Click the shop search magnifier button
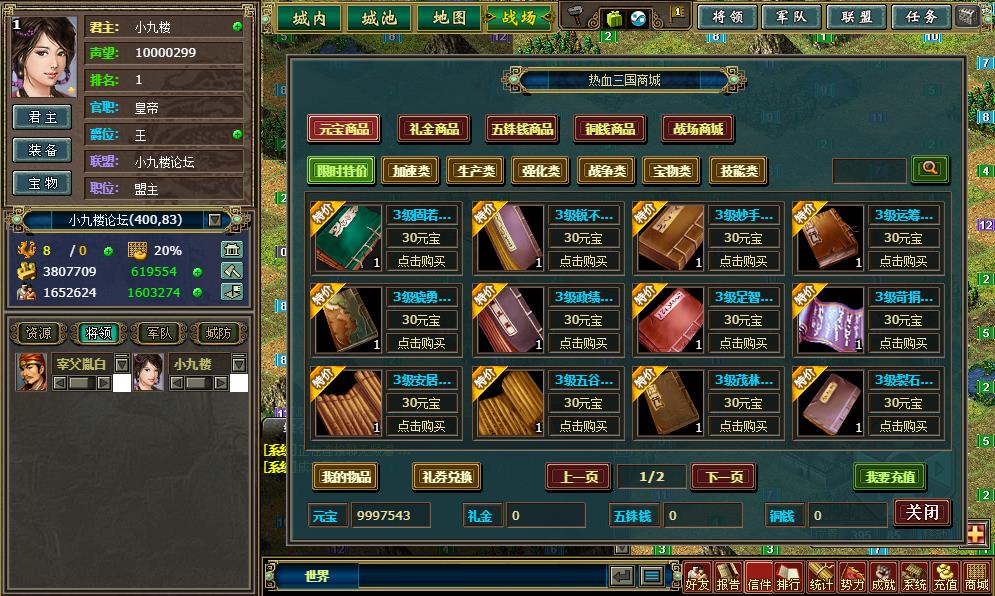This screenshot has height=596, width=995. click(930, 169)
